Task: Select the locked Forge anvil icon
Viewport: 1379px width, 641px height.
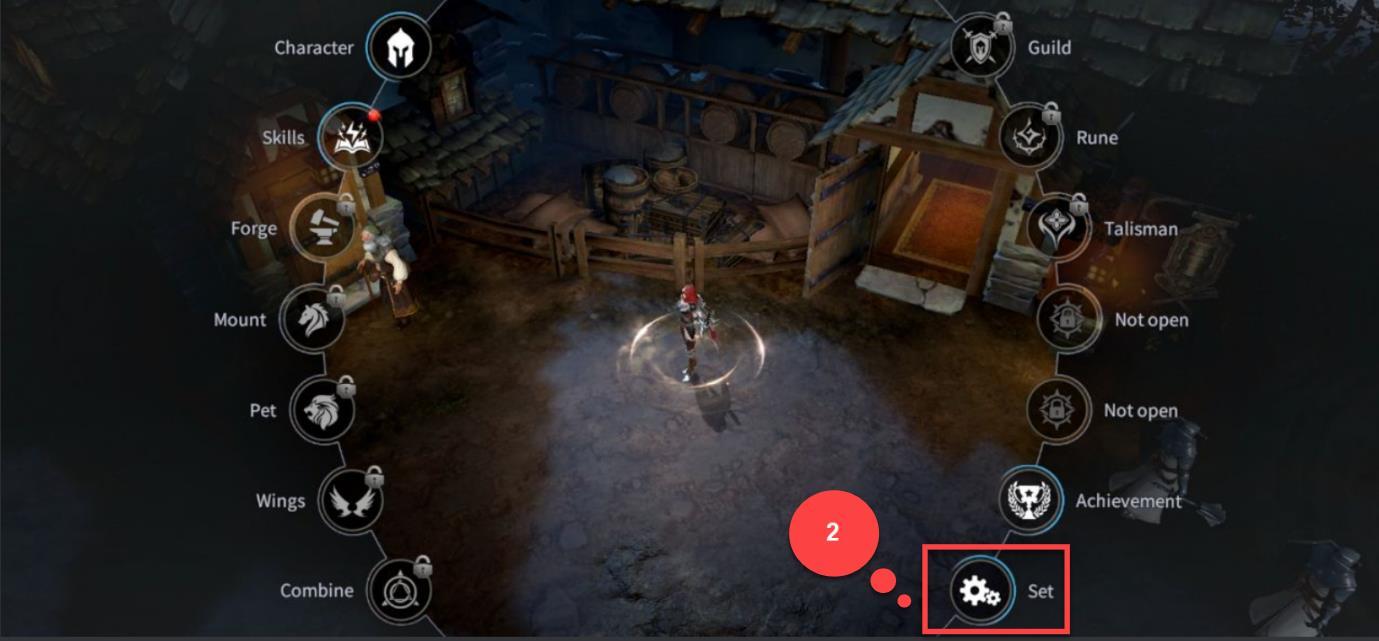Action: [x=322, y=228]
